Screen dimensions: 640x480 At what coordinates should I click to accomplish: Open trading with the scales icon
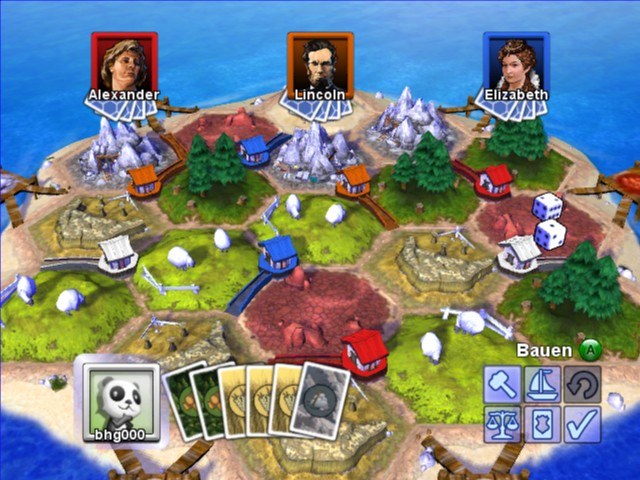(x=502, y=423)
